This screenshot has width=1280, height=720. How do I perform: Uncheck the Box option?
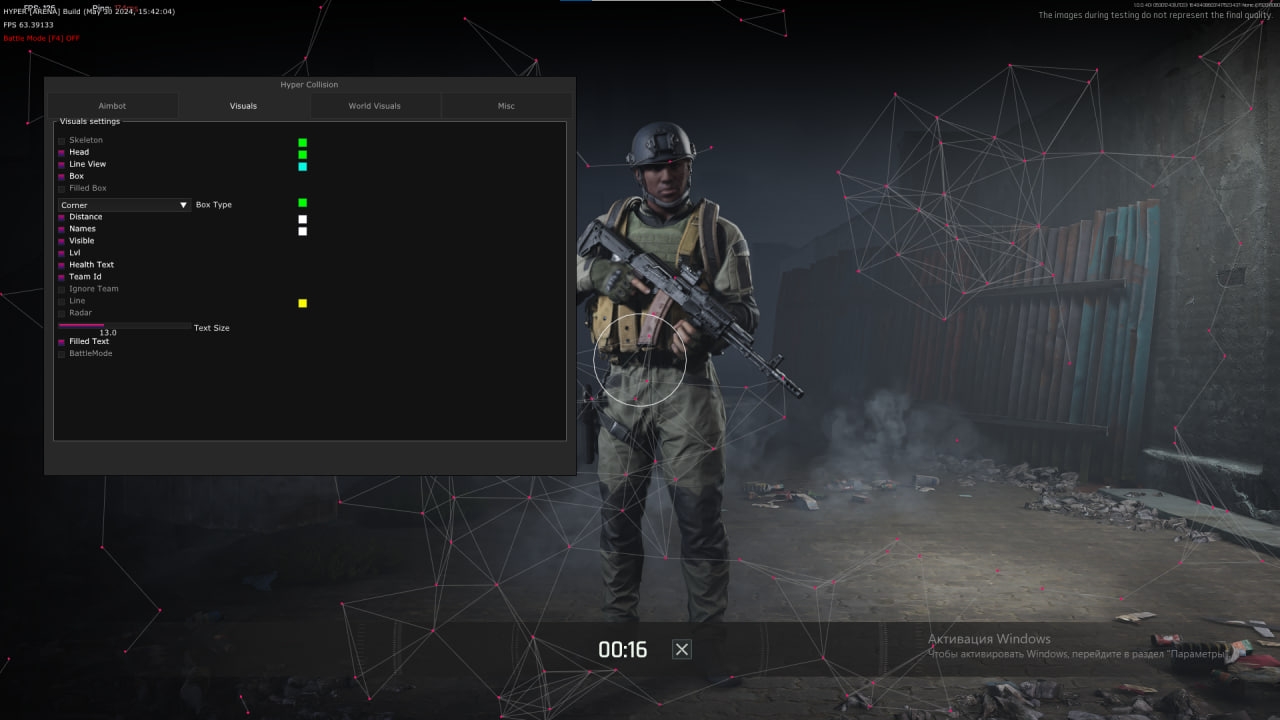(x=61, y=176)
